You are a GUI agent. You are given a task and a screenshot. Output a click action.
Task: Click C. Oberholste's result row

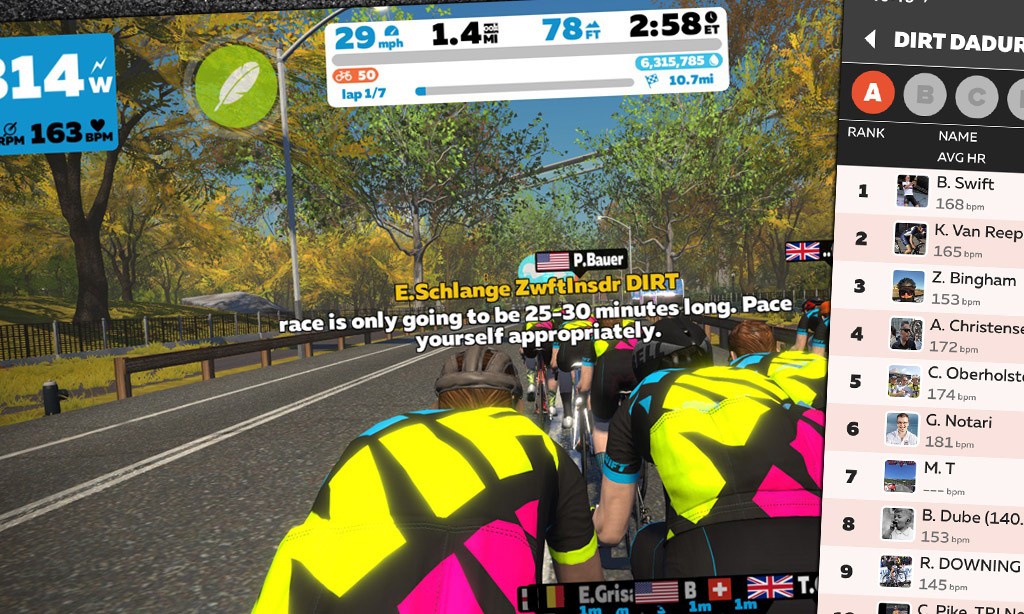click(930, 381)
